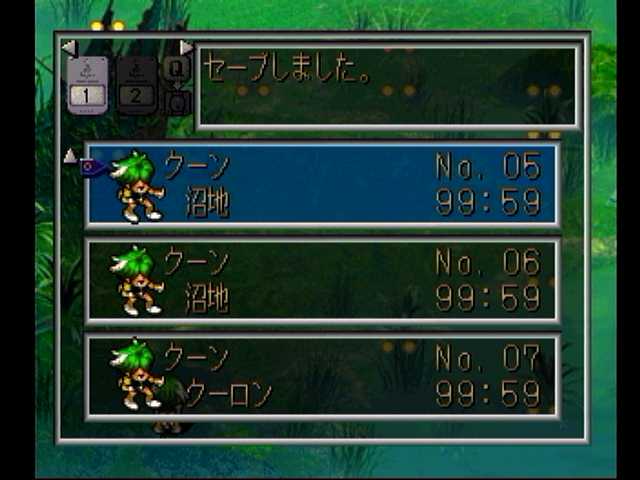The width and height of the screenshot is (640, 480).
Task: Select save file No. 06
Action: [322, 281]
